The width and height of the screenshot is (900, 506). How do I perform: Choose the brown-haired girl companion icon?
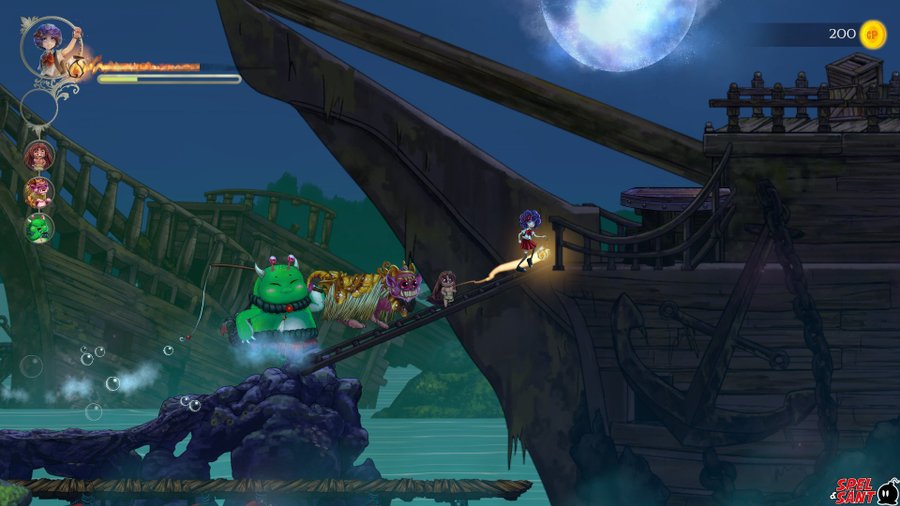[39, 156]
